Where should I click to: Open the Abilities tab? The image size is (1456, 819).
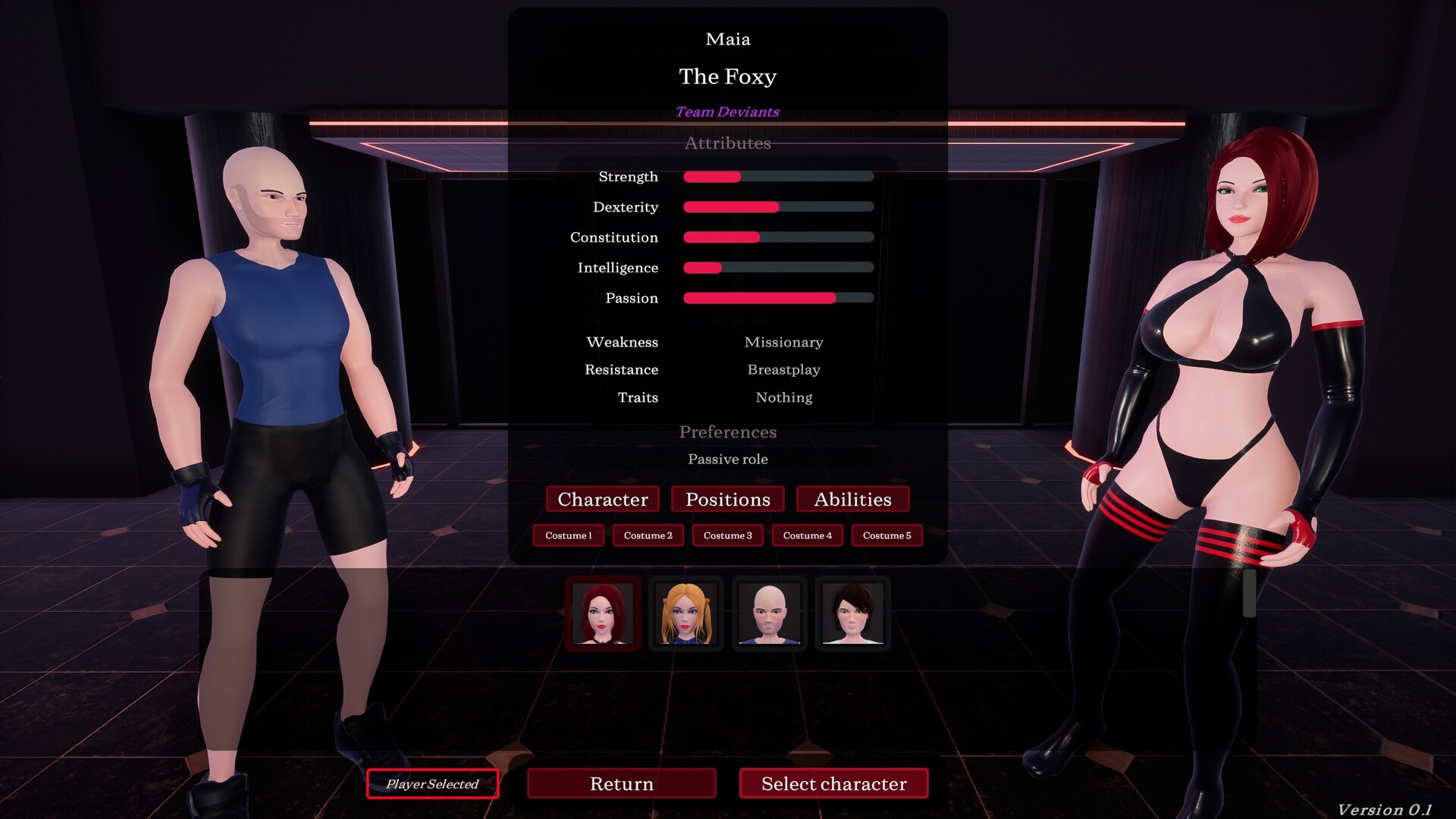852,499
